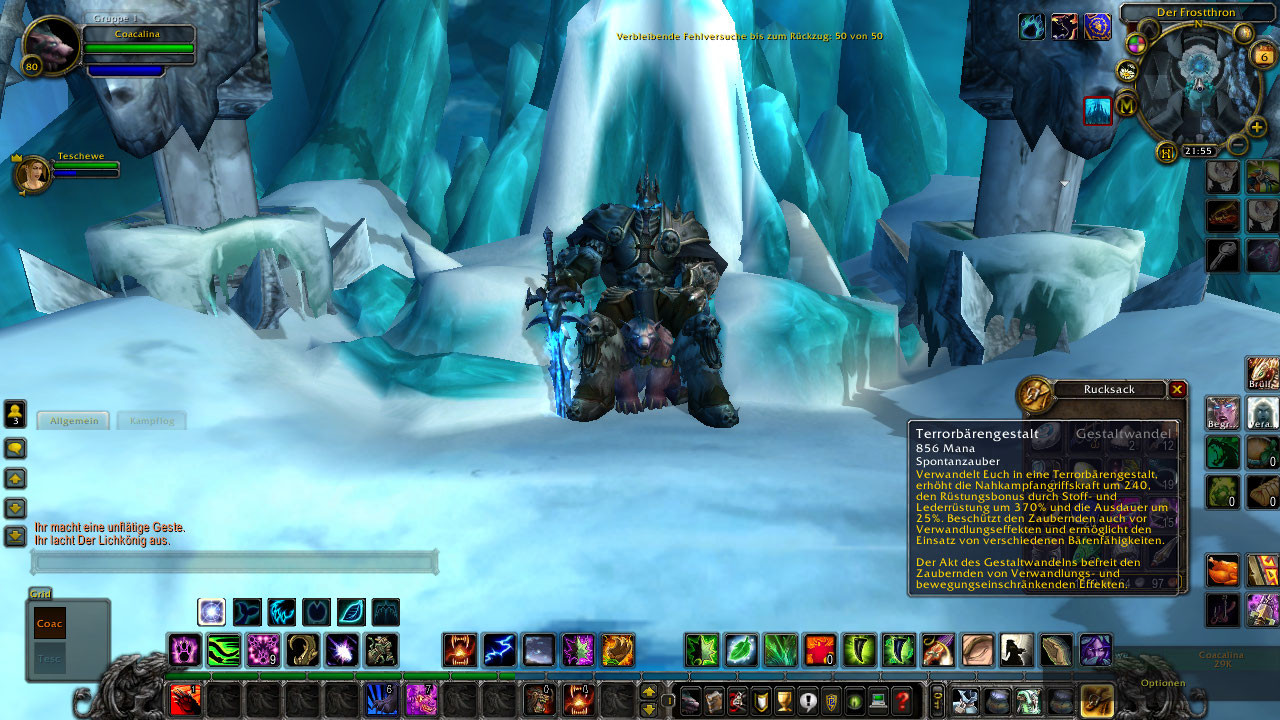Open the calendar button showing 6
The width and height of the screenshot is (1280, 720).
(x=1262, y=56)
